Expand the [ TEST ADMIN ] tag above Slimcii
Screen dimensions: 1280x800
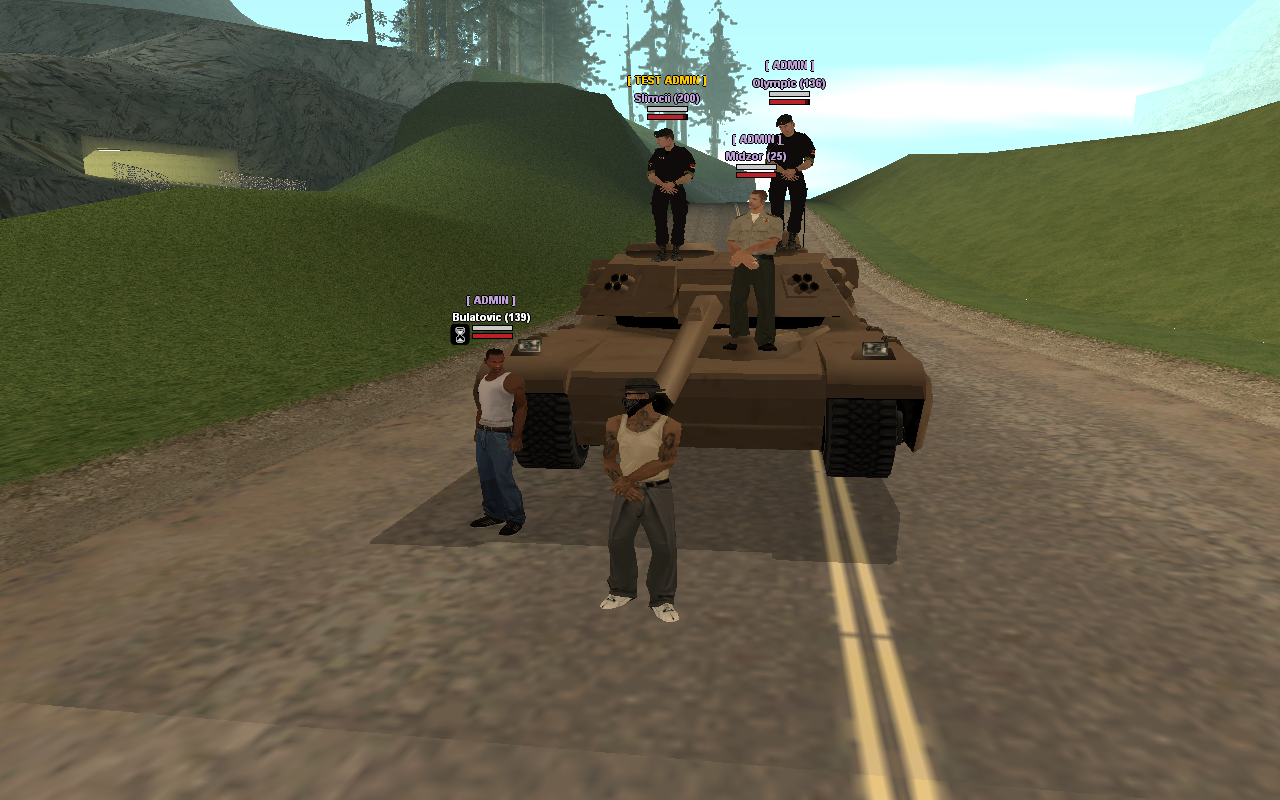666,78
